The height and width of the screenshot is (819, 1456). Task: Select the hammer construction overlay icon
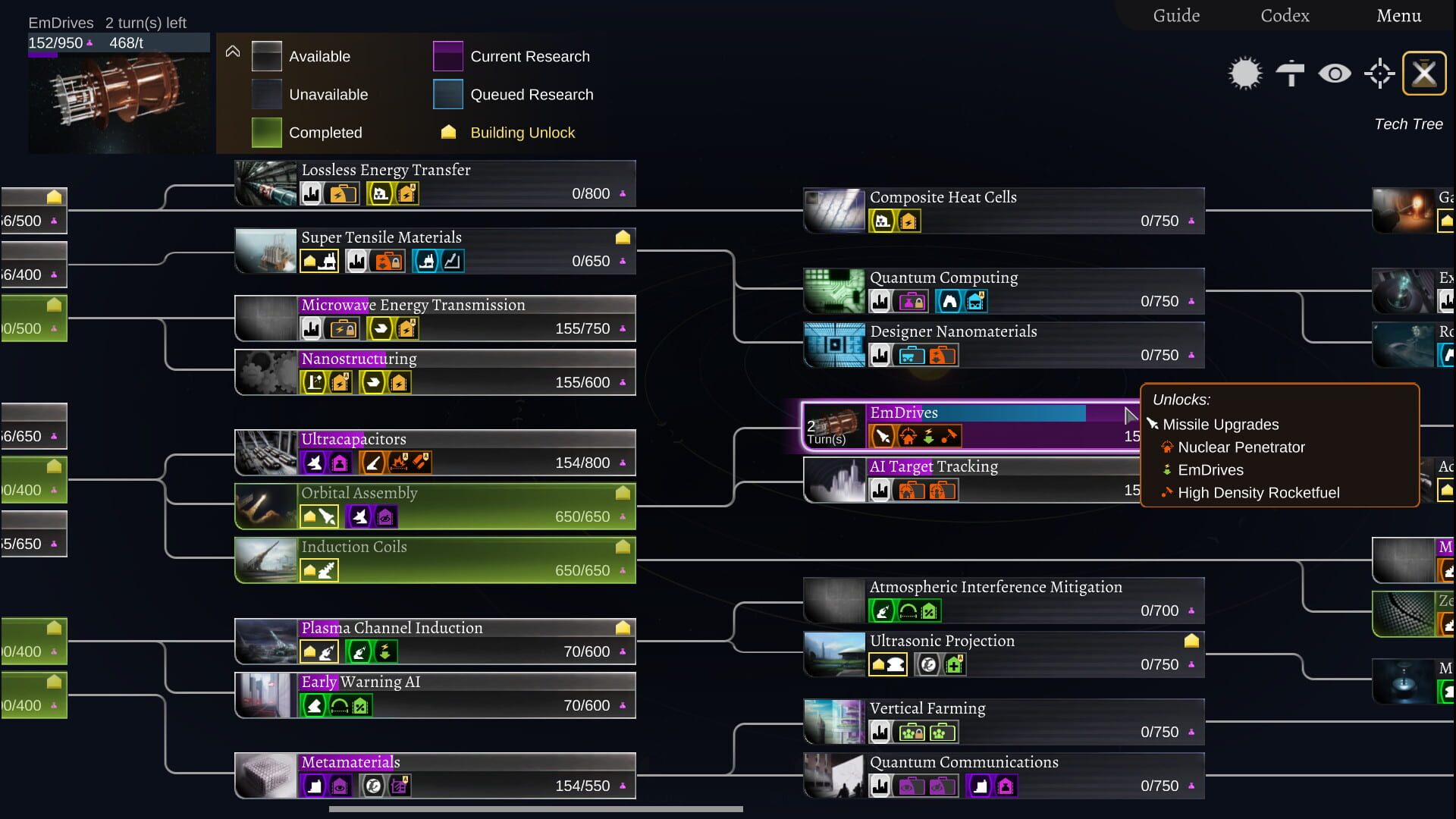(x=1290, y=73)
